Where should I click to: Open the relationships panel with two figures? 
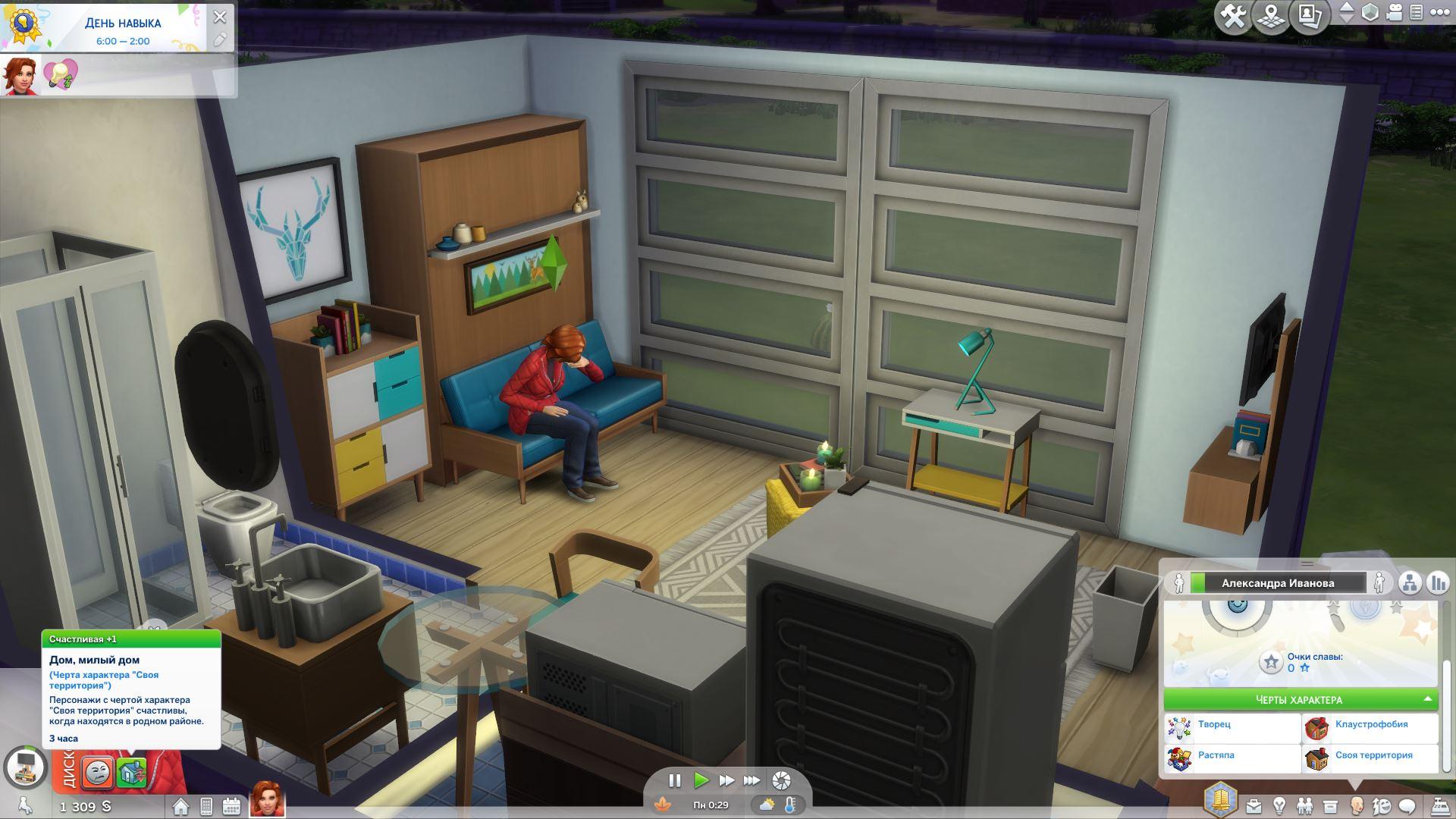coord(1304,805)
